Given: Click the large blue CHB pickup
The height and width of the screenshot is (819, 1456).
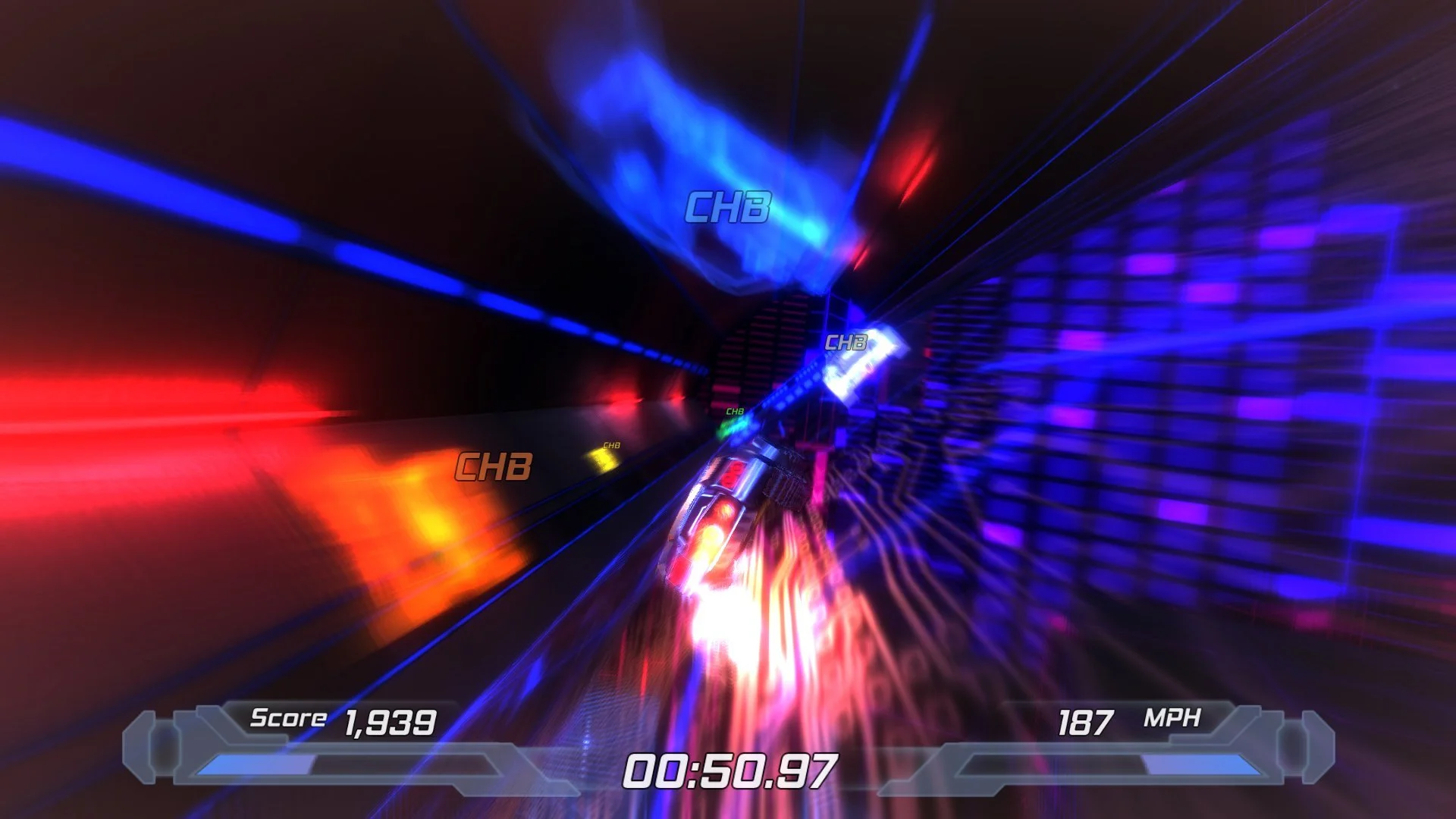Looking at the screenshot, I should 730,208.
